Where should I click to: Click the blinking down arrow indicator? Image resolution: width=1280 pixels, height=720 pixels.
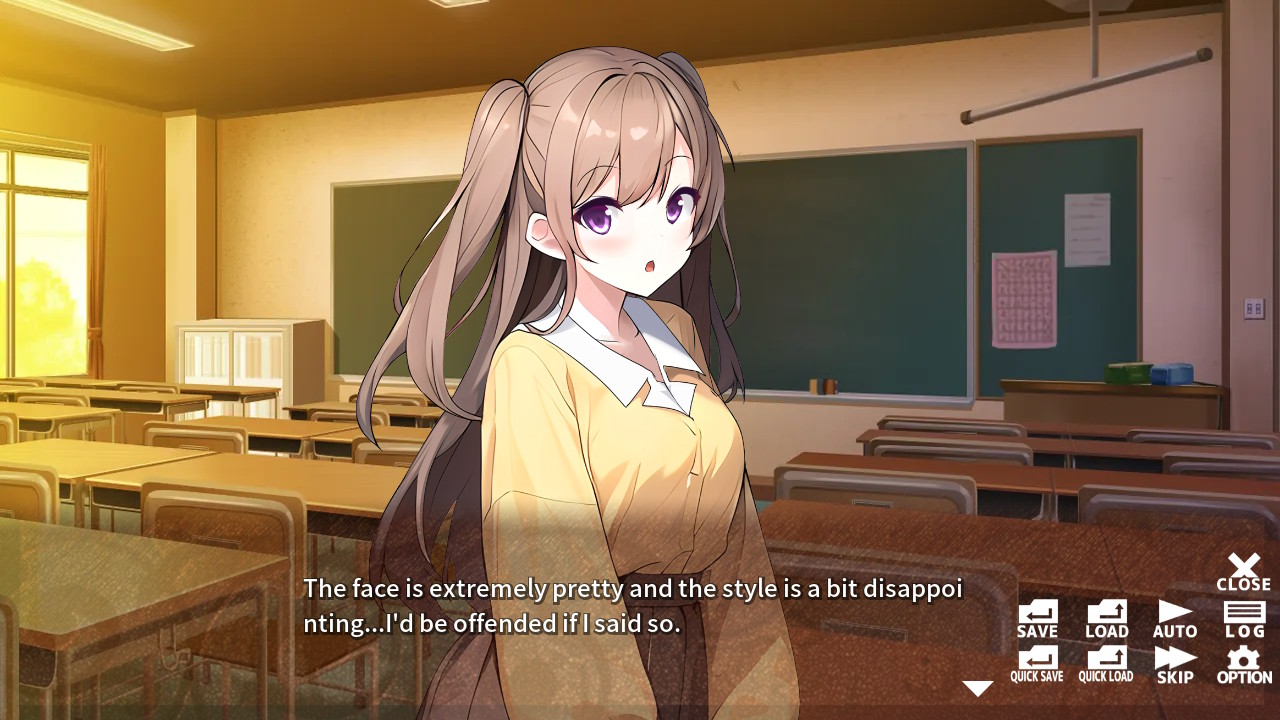(976, 686)
